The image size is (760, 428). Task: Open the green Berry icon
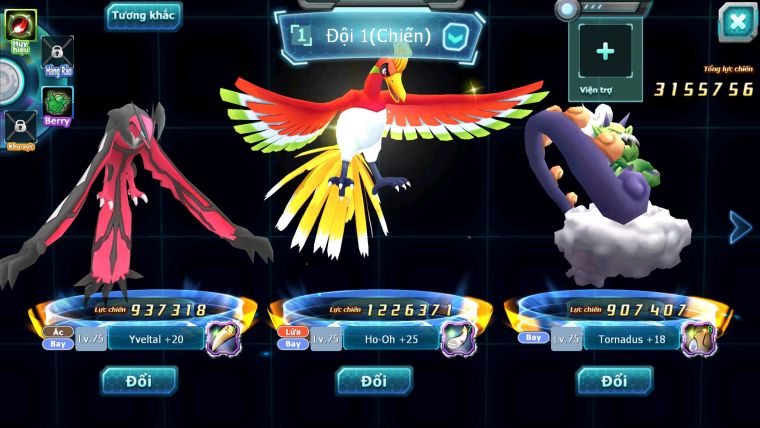(57, 103)
